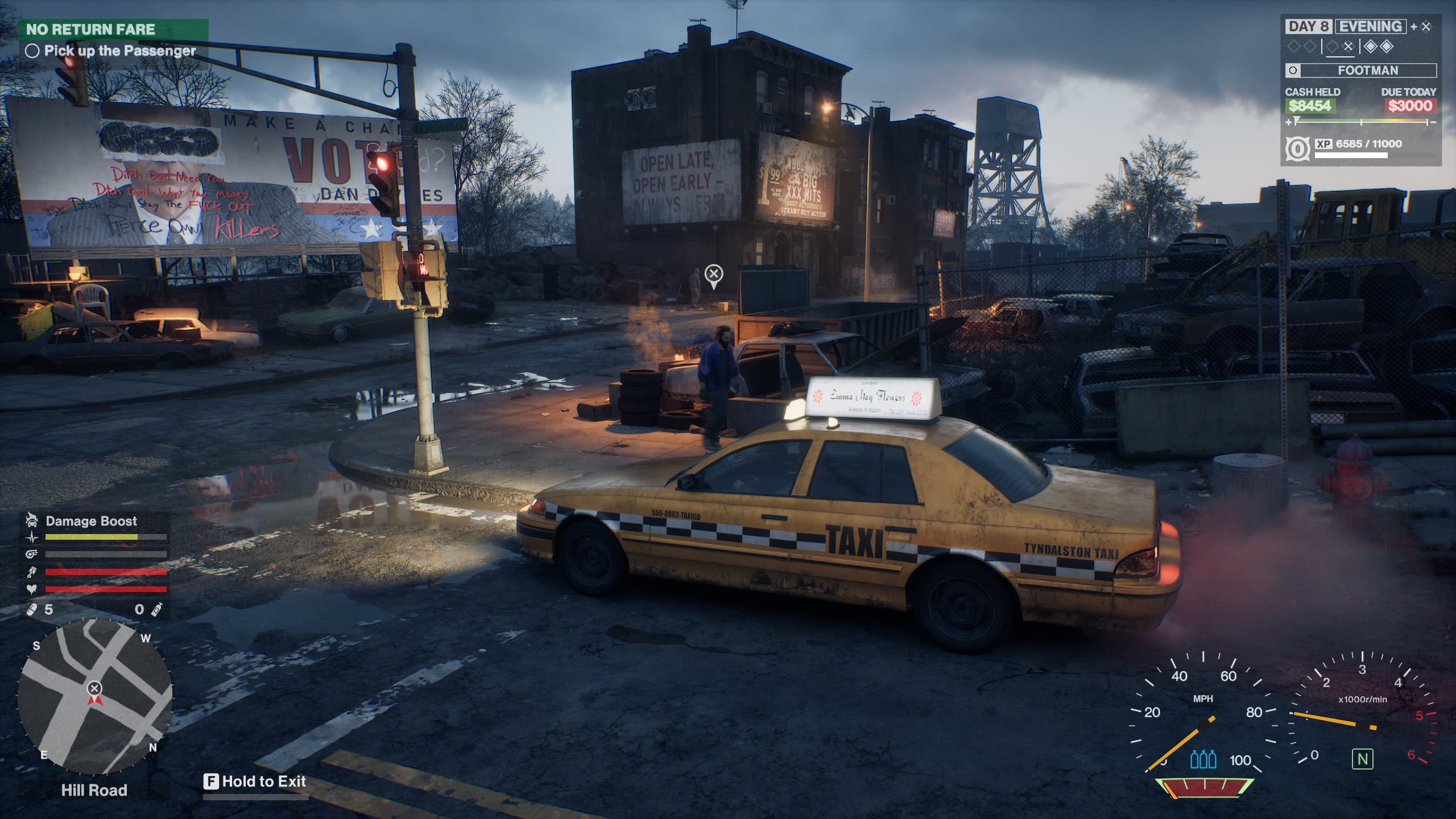Select the Day 8 Evening time panel
Viewport: 1456px width, 819px height.
pos(1345,27)
